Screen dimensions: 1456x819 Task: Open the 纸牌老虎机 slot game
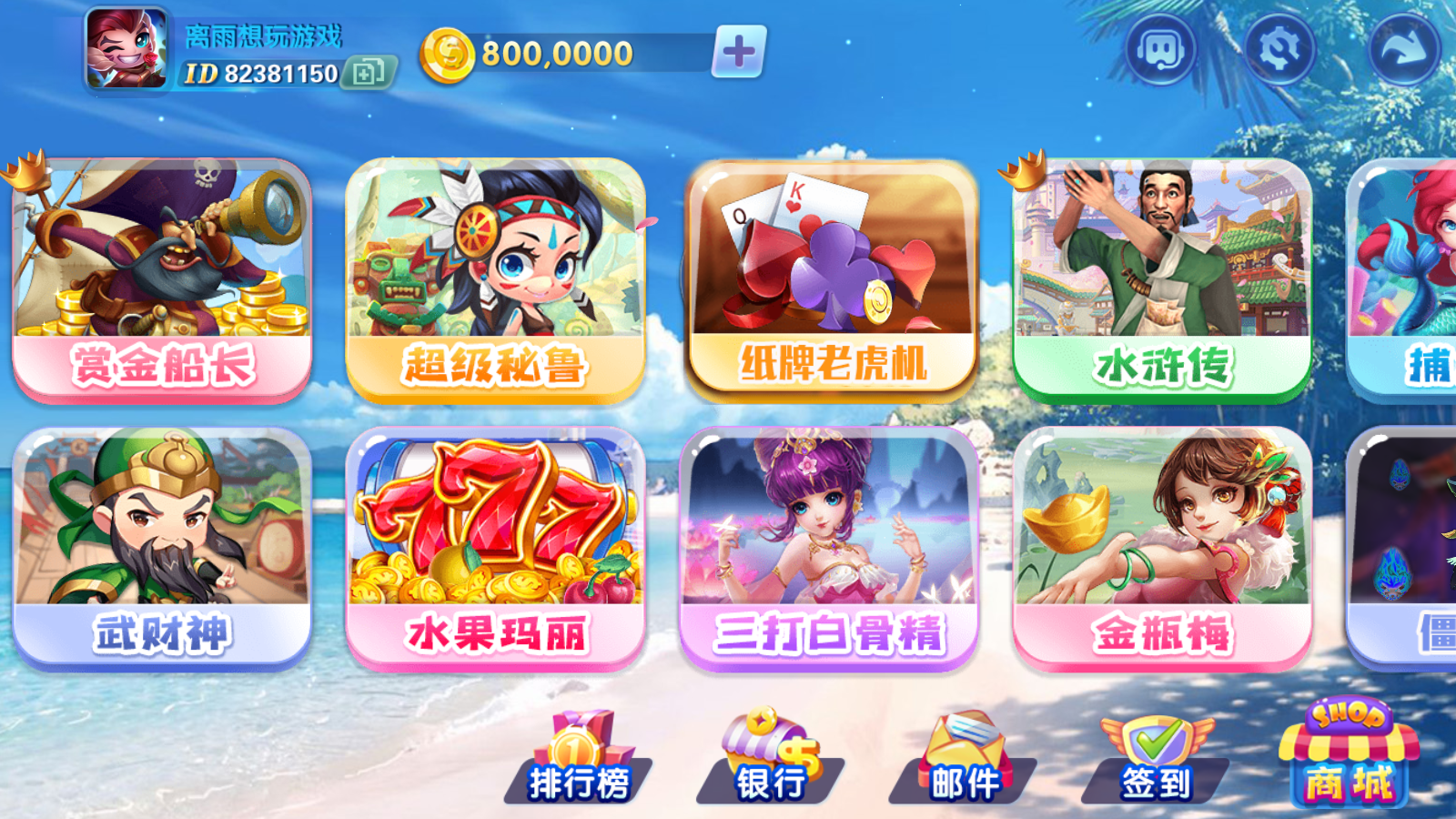833,273
